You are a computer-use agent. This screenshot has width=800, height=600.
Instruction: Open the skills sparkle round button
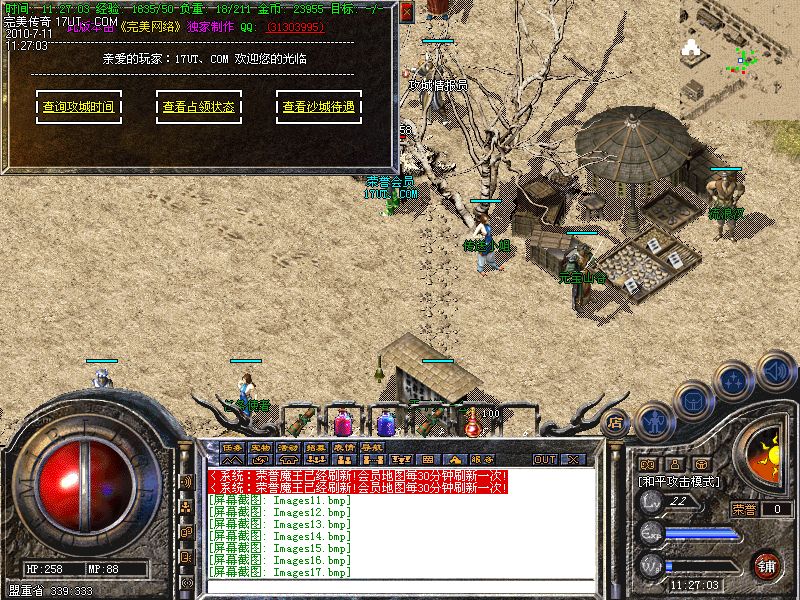(x=735, y=381)
